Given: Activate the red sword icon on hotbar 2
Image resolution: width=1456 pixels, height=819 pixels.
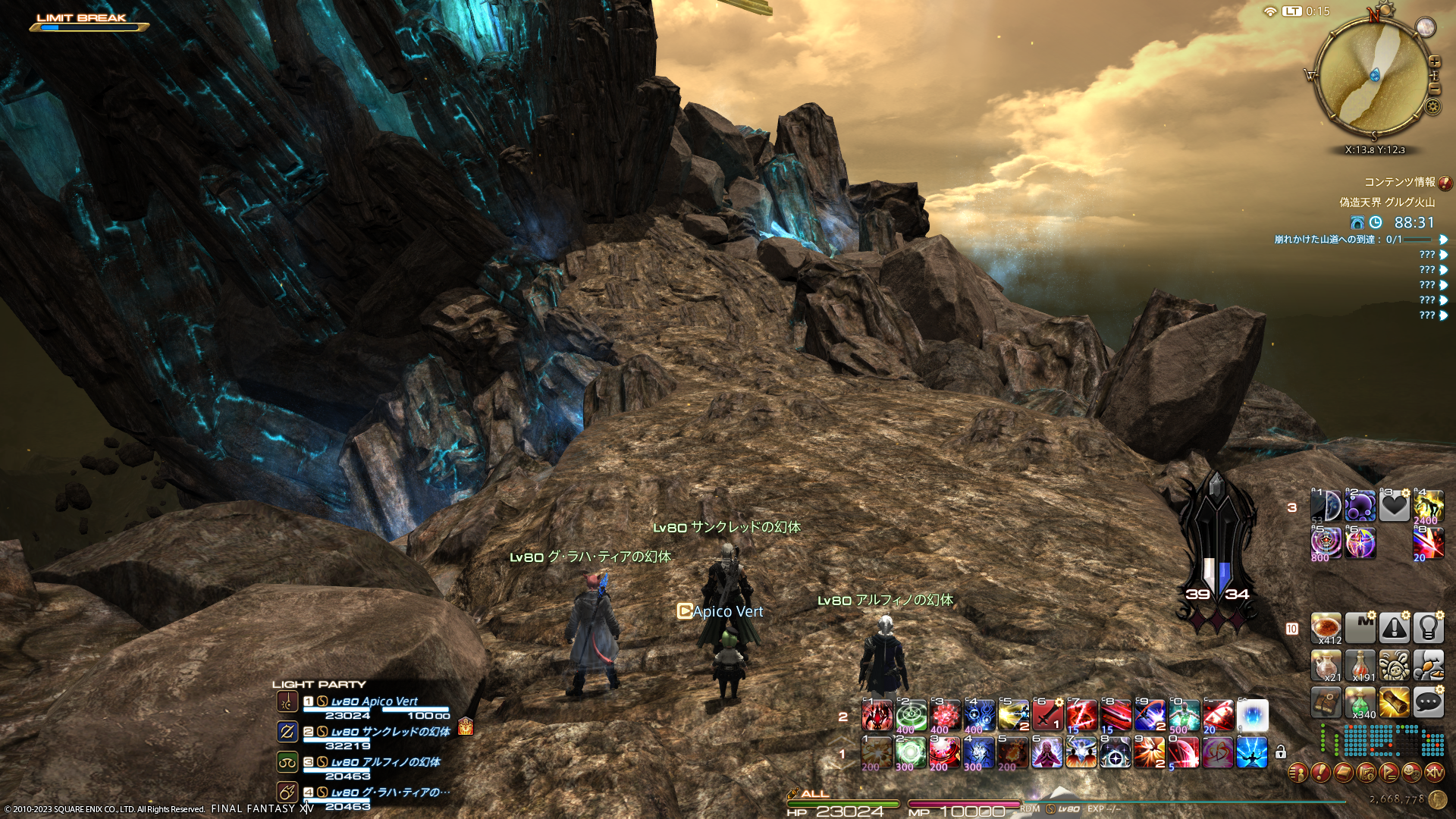Looking at the screenshot, I should tap(1047, 716).
